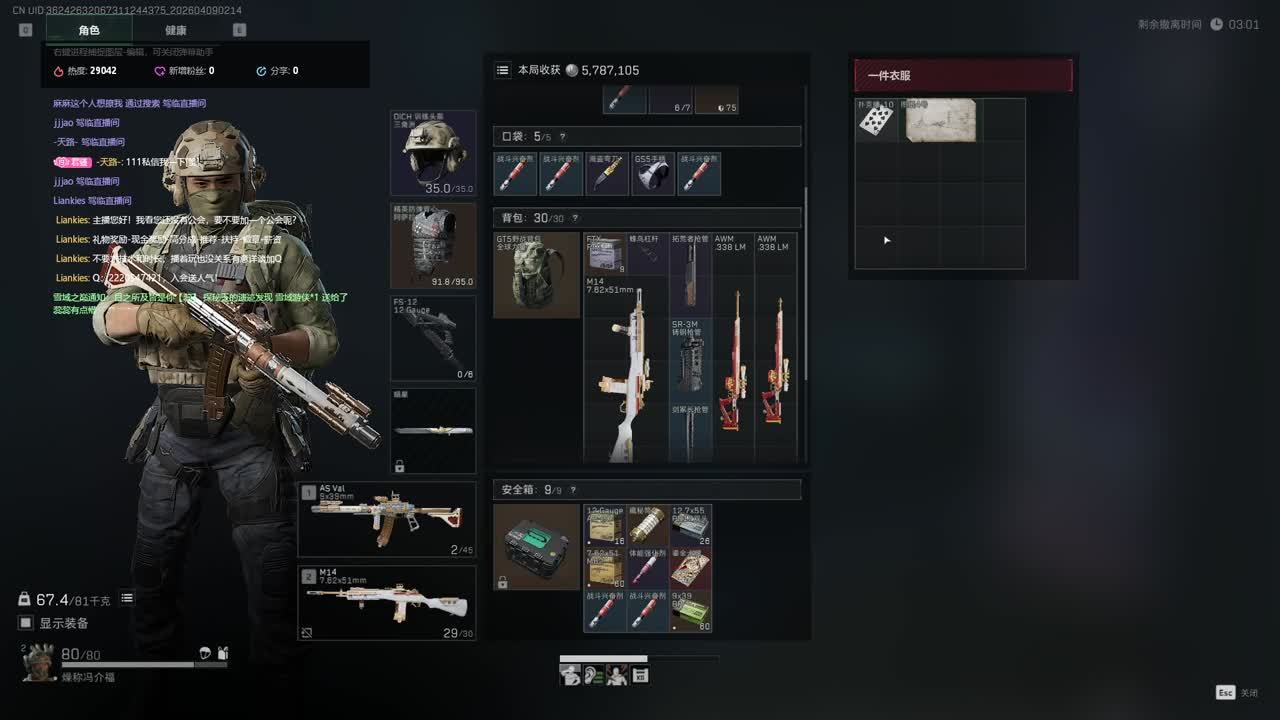Image resolution: width=1280 pixels, height=720 pixels.
Task: Select the AS Val primary weapon
Action: coord(387,519)
